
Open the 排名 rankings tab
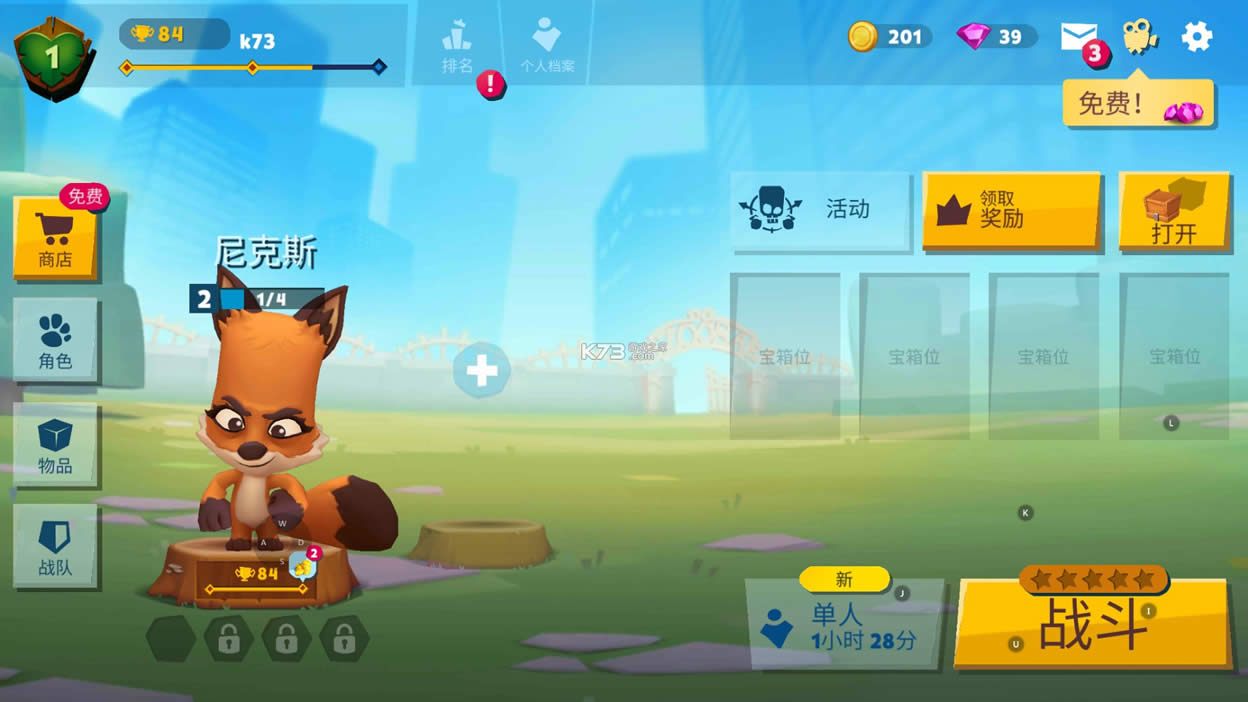point(457,46)
